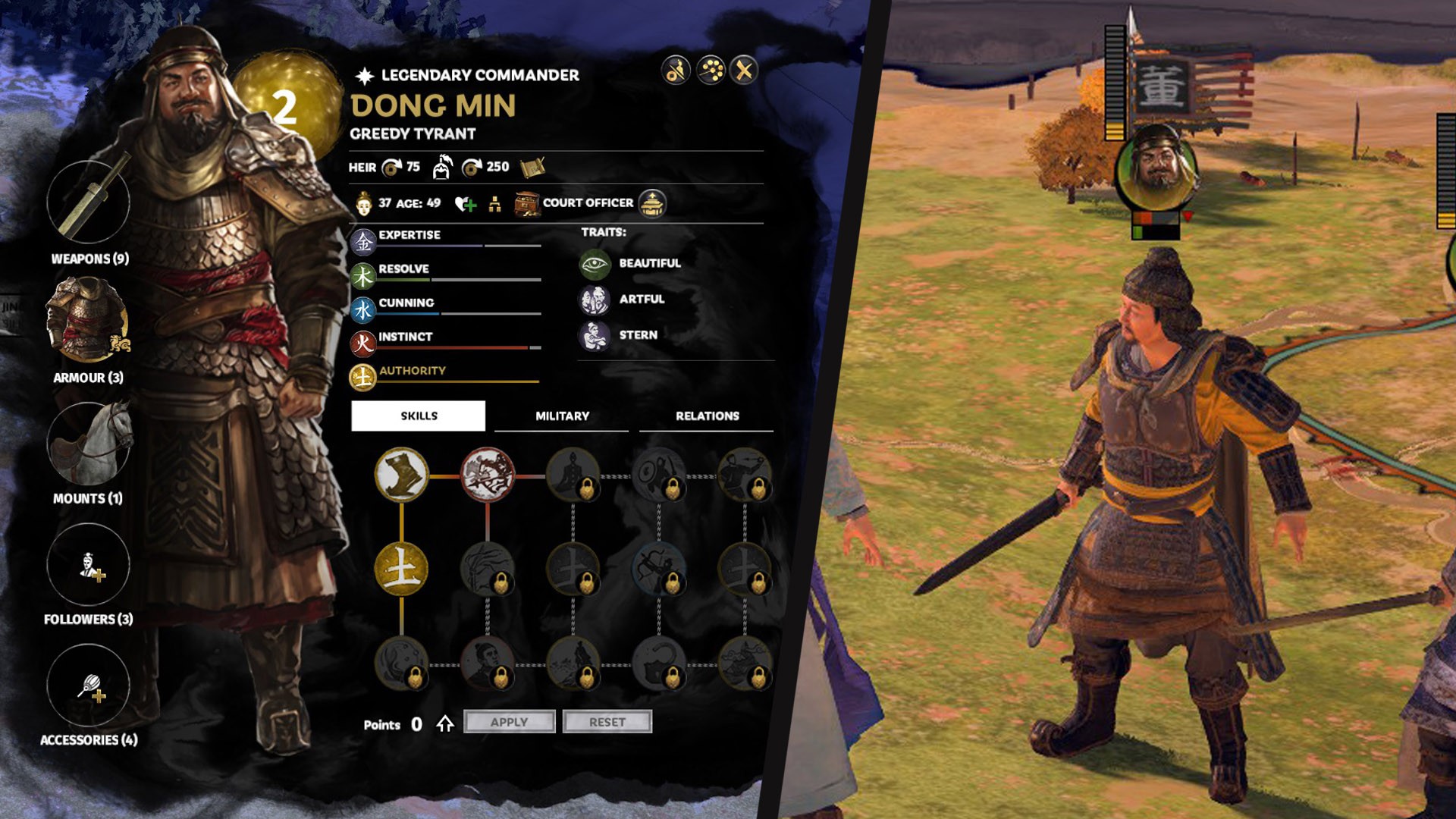Add a follower in the Followers slot
This screenshot has width=1456, height=819.
88,565
